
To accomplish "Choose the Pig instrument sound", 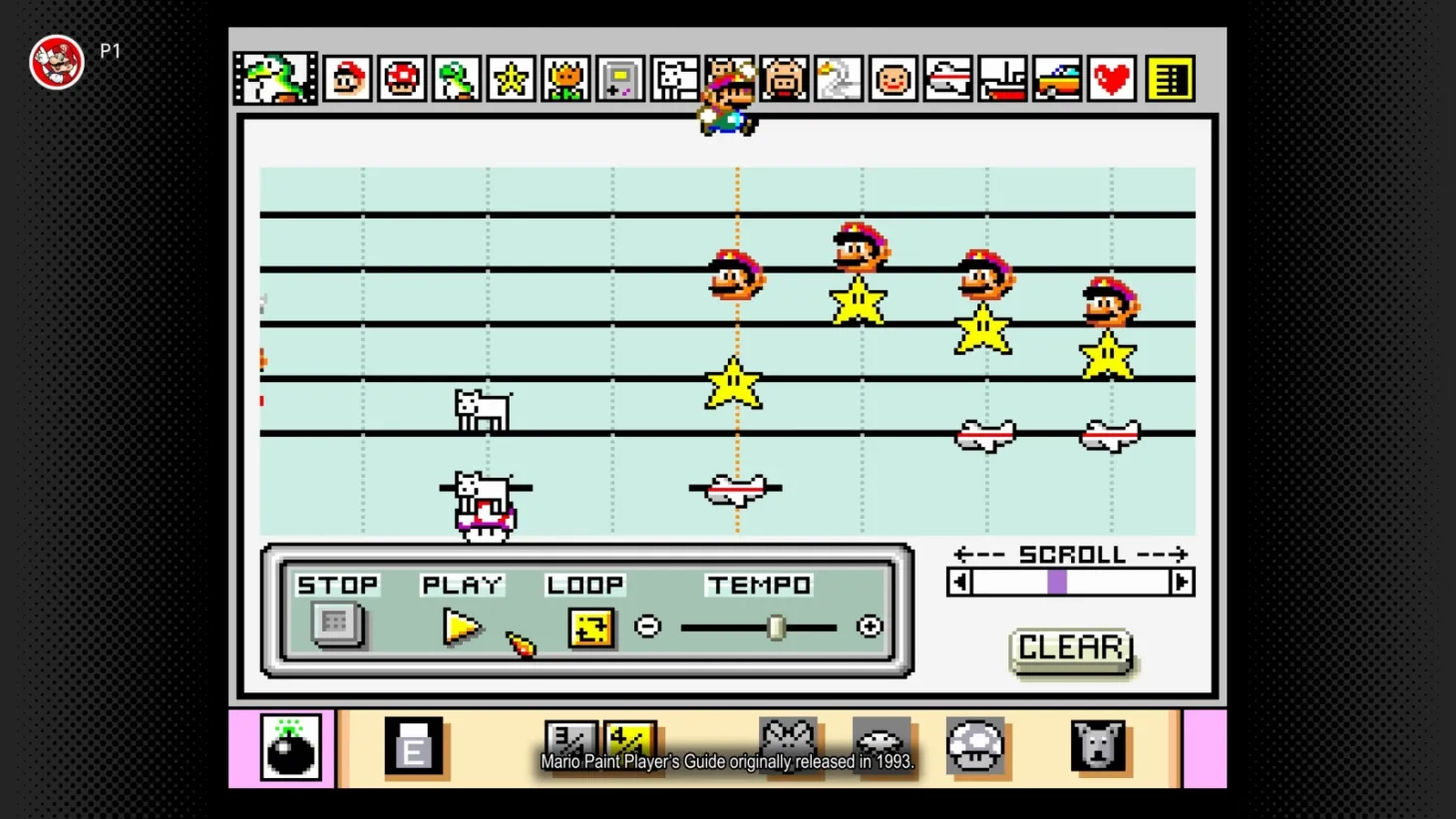I will [x=783, y=79].
